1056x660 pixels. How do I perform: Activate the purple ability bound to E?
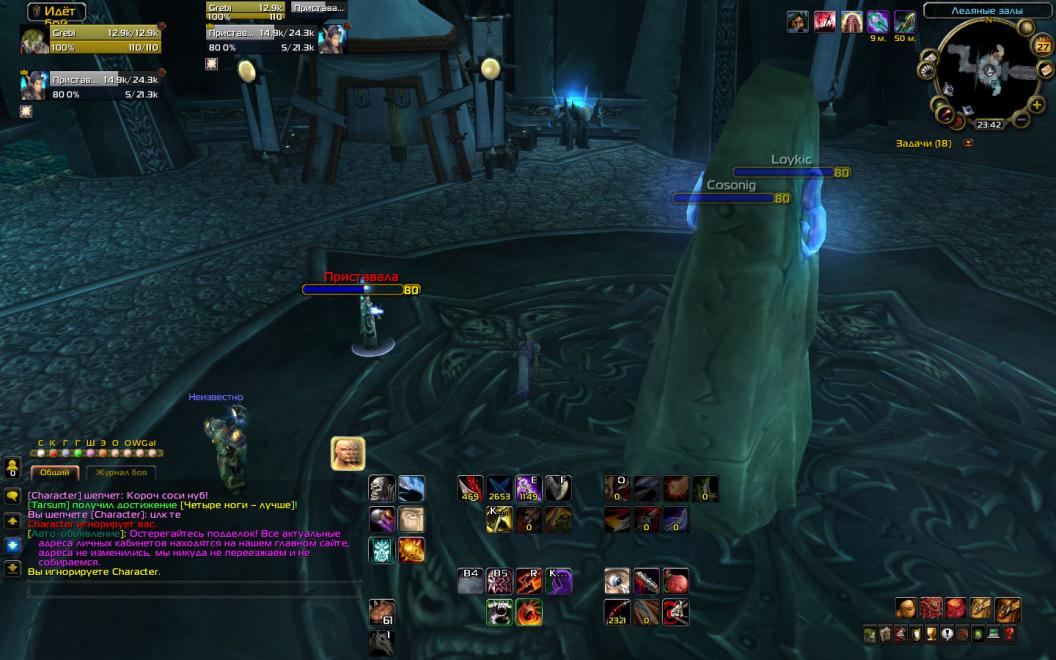(x=528, y=488)
